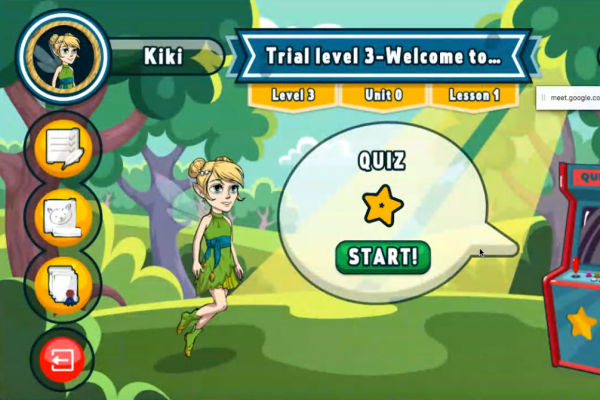The image size is (600, 400).
Task: Start the quiz with the START! button
Action: [382, 256]
